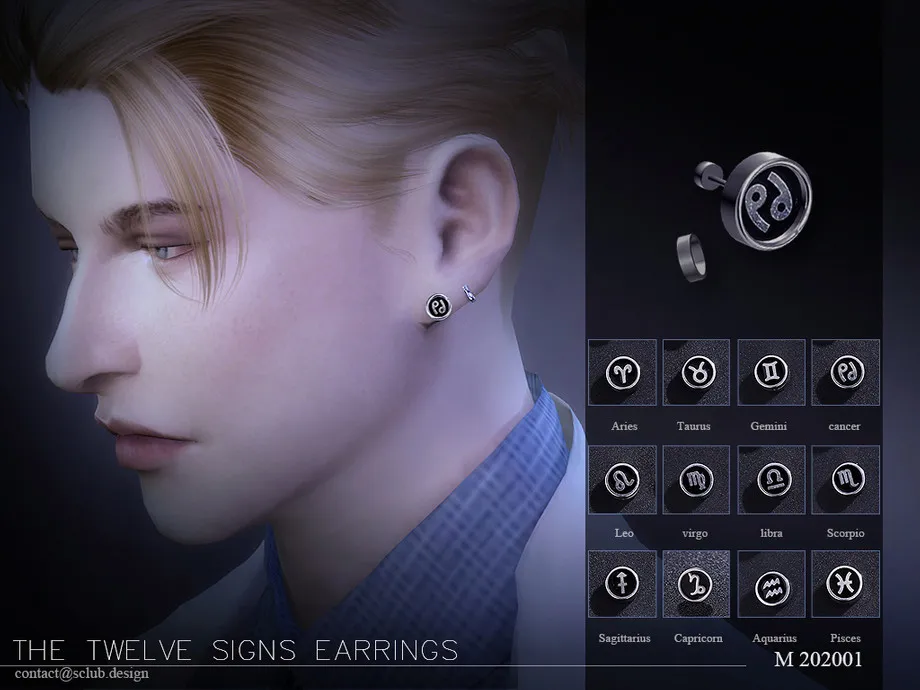Viewport: 920px width, 690px height.
Task: Click the Virgo earring swatch
Action: coord(697,479)
